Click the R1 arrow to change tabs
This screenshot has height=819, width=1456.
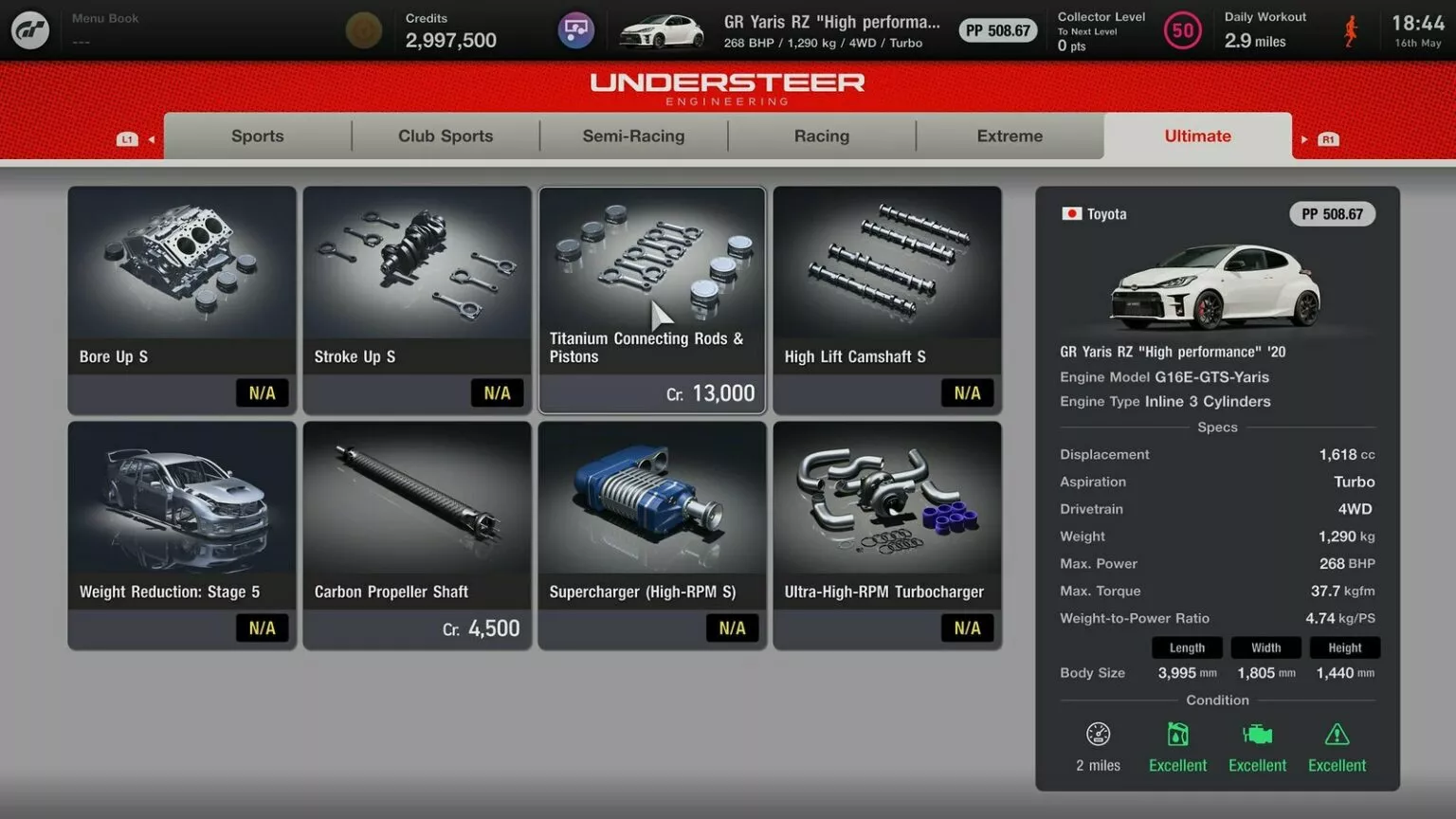[x=1326, y=137]
